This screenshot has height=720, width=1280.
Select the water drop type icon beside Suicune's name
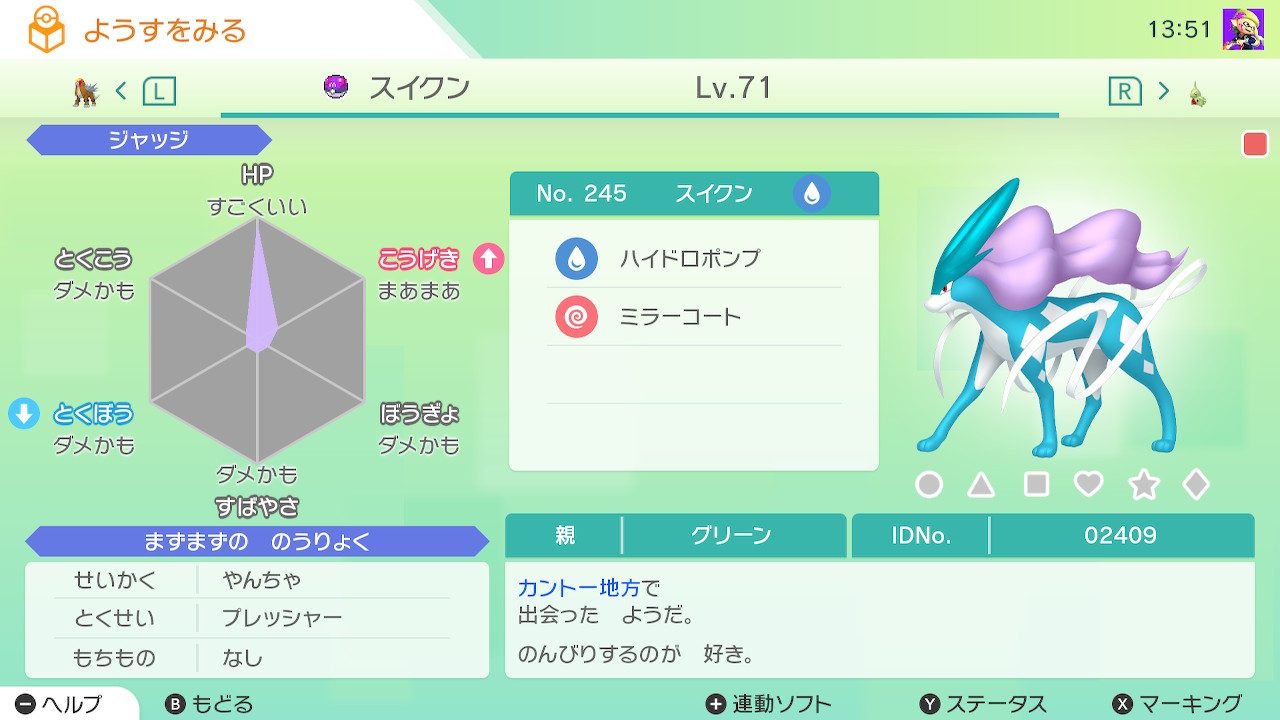pos(811,193)
